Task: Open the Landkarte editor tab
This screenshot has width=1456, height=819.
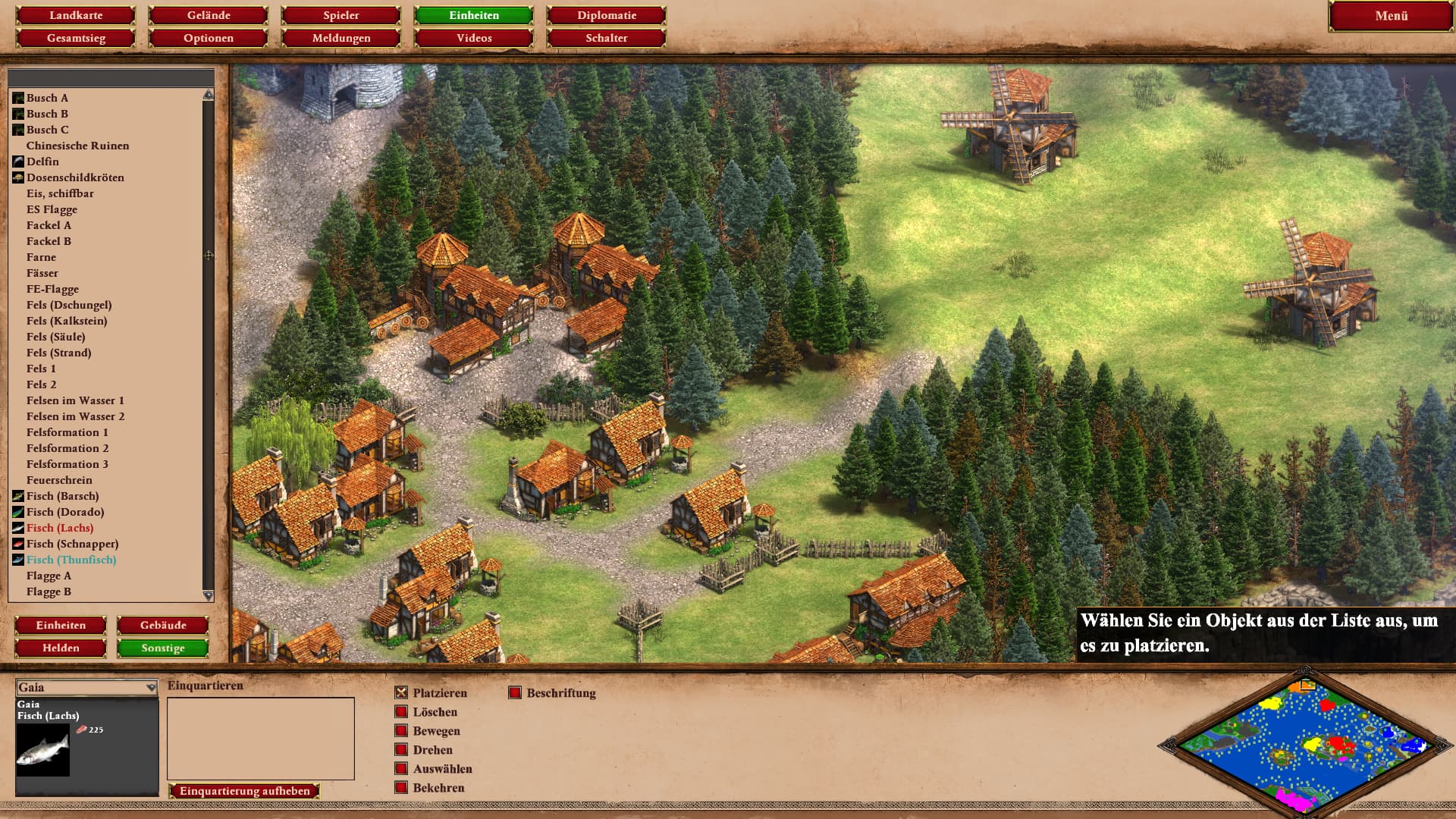Action: point(76,15)
